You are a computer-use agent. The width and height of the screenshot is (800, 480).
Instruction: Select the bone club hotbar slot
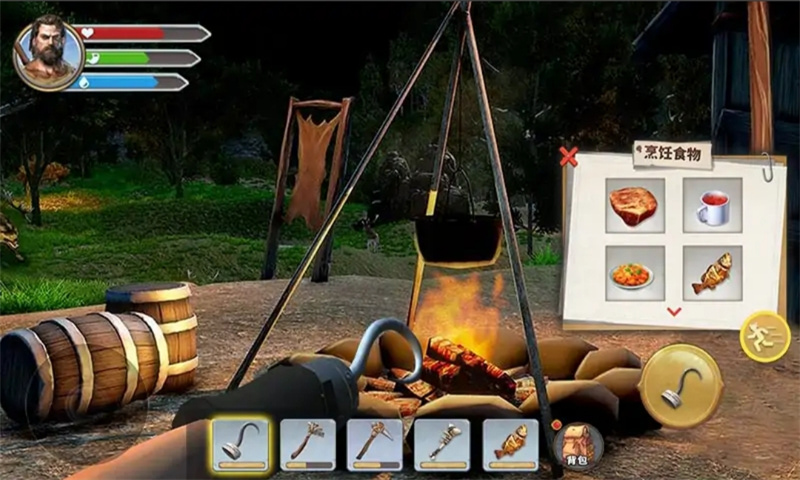tap(442, 444)
